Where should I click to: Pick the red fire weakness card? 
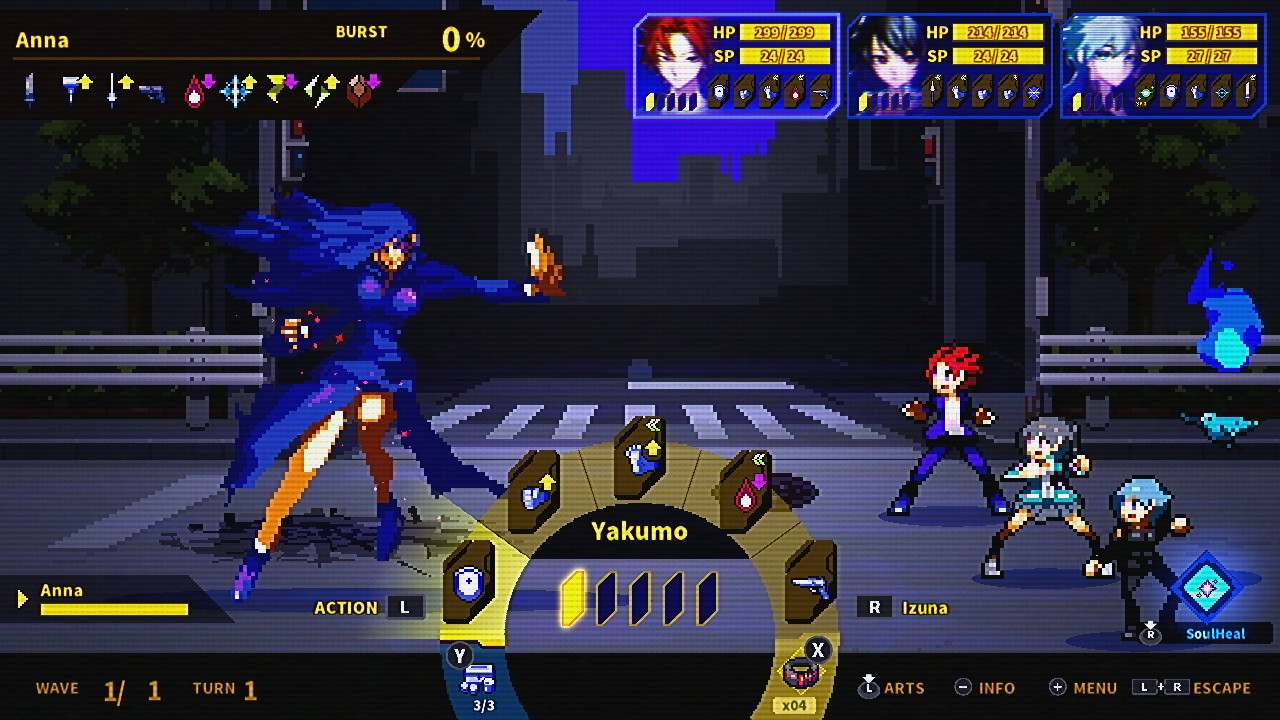(746, 492)
